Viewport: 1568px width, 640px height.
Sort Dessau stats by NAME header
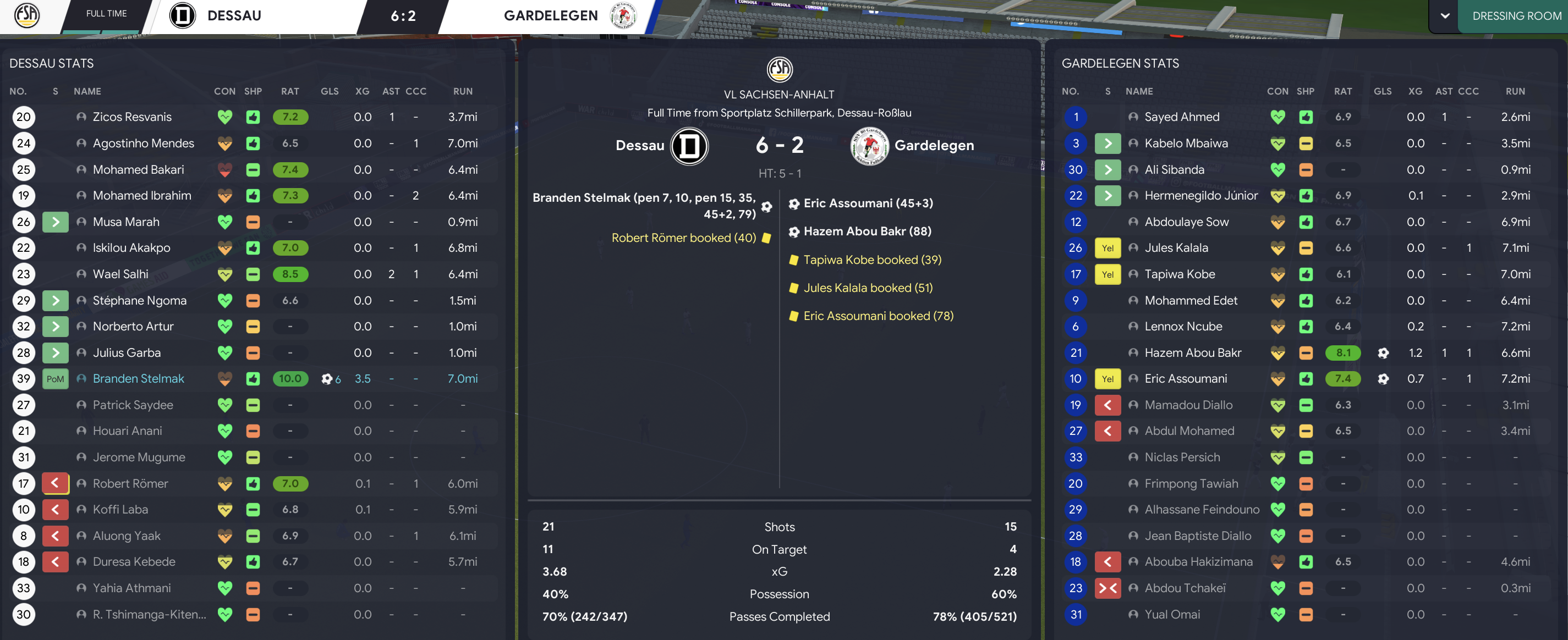[87, 91]
